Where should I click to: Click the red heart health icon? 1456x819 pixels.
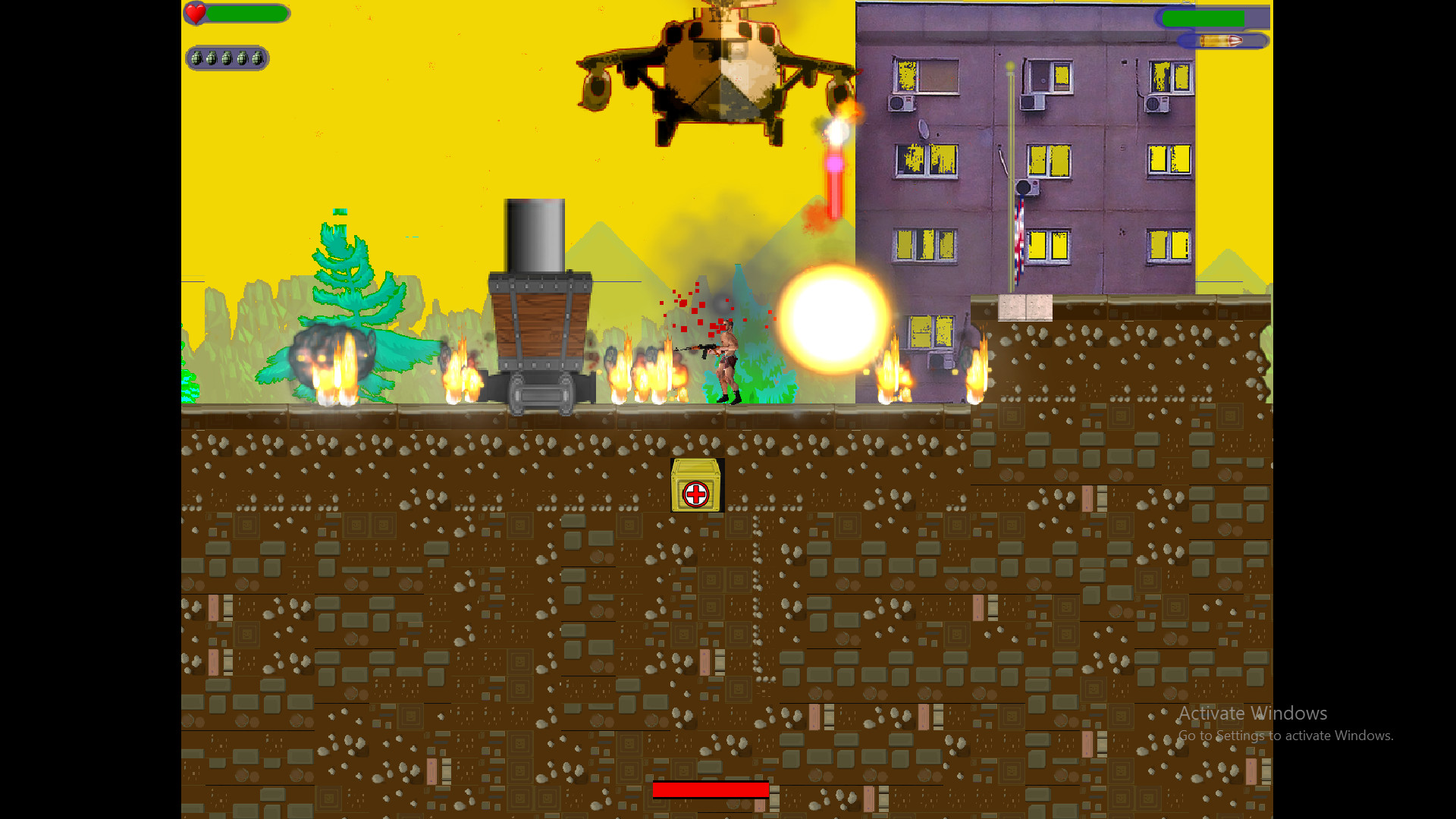click(x=196, y=13)
